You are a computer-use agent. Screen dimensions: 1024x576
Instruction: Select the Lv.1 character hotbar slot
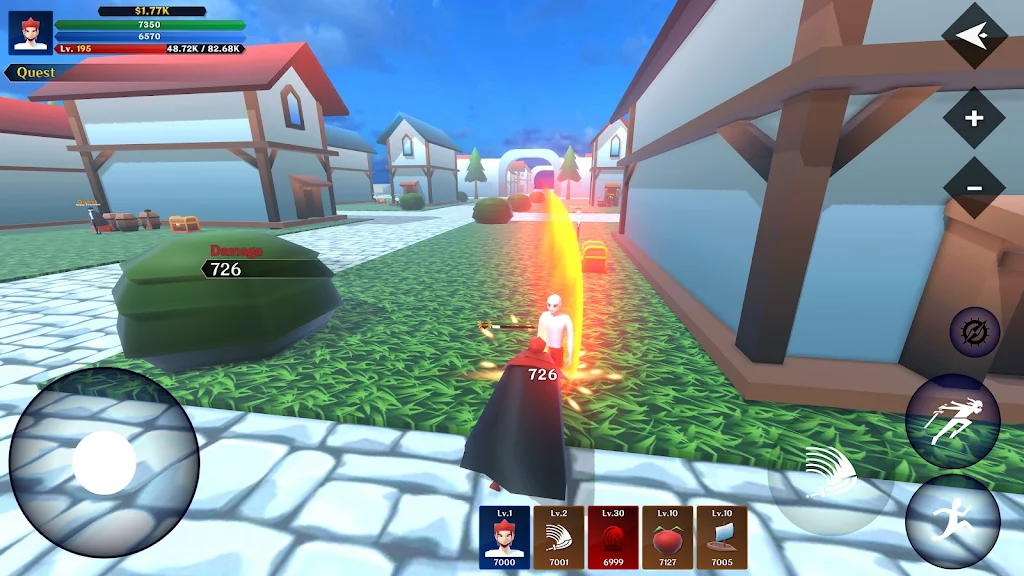pos(504,537)
